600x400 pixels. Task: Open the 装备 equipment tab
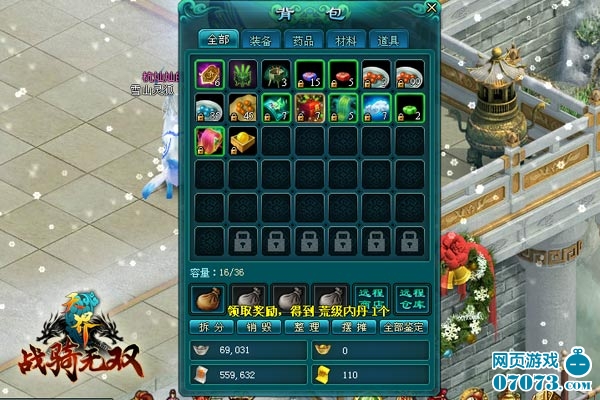click(x=260, y=41)
